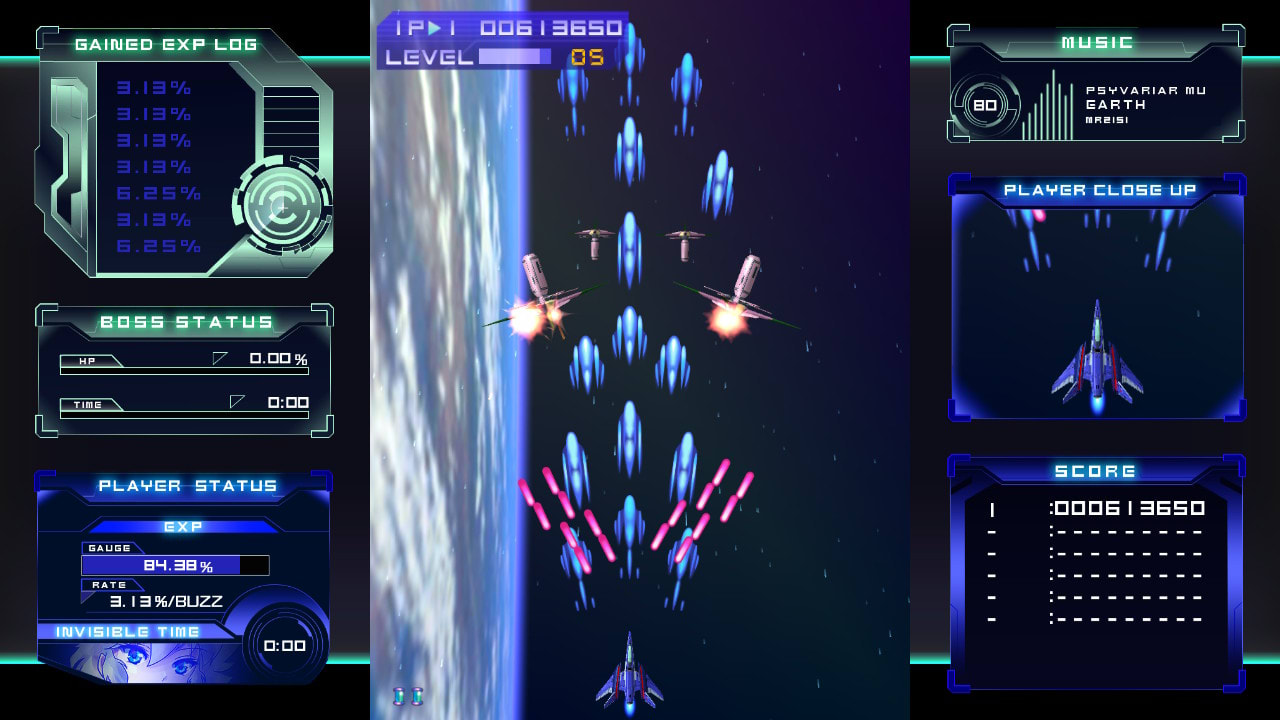Click the left green capsule pickup near the screen bottom
Viewport: 1280px width, 720px height.
coord(398,695)
